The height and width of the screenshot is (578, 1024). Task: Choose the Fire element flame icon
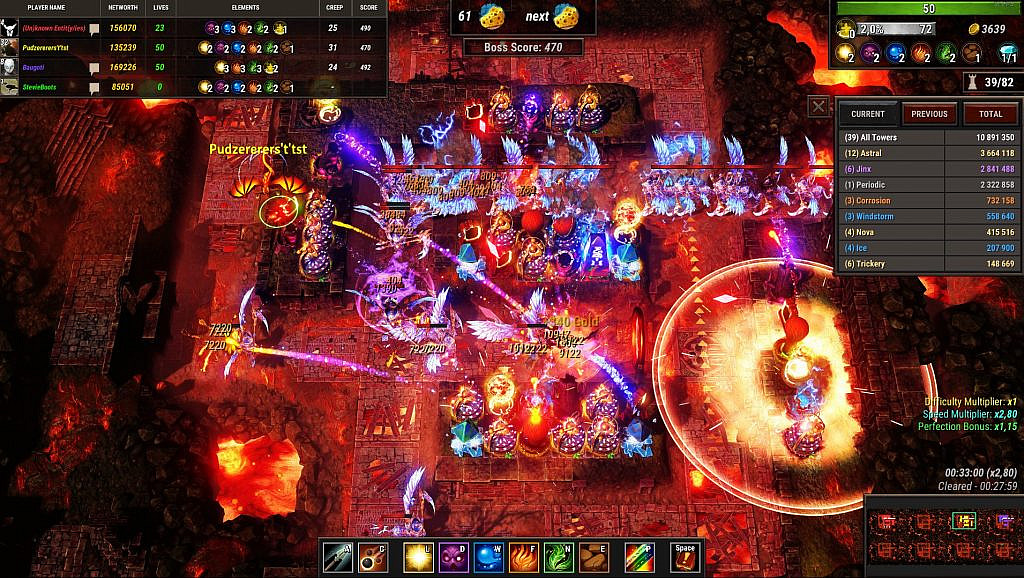(525, 556)
